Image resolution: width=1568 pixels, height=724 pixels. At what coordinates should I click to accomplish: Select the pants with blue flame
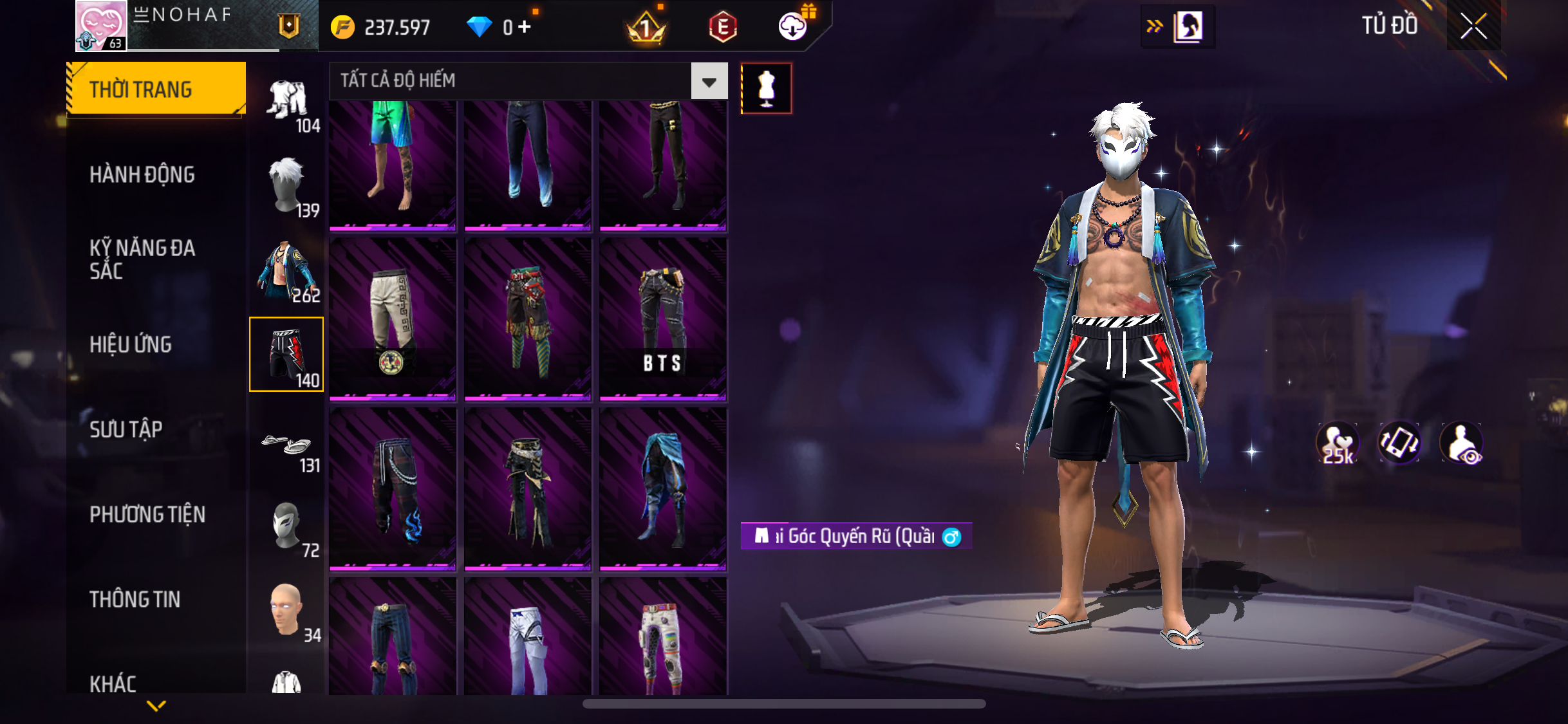(393, 489)
